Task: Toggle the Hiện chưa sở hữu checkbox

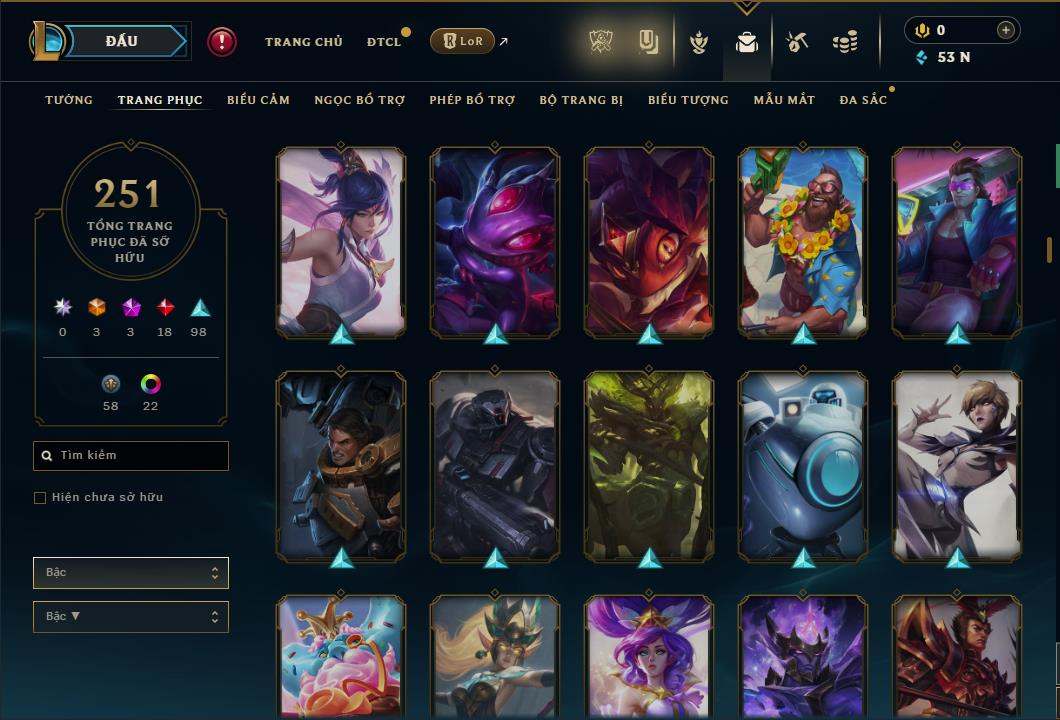Action: tap(40, 498)
